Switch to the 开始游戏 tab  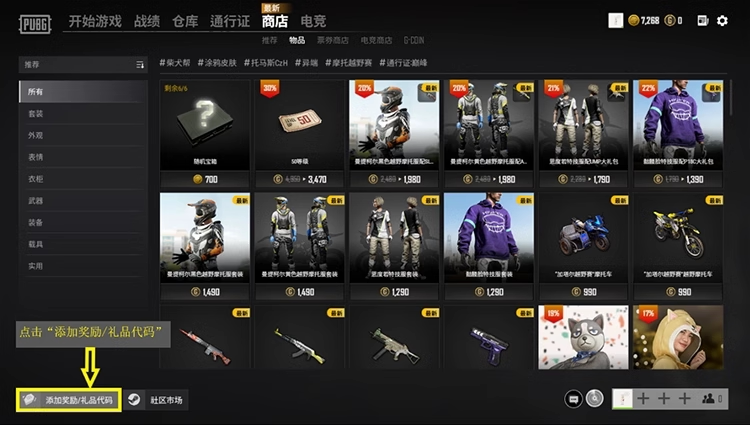[x=96, y=21]
